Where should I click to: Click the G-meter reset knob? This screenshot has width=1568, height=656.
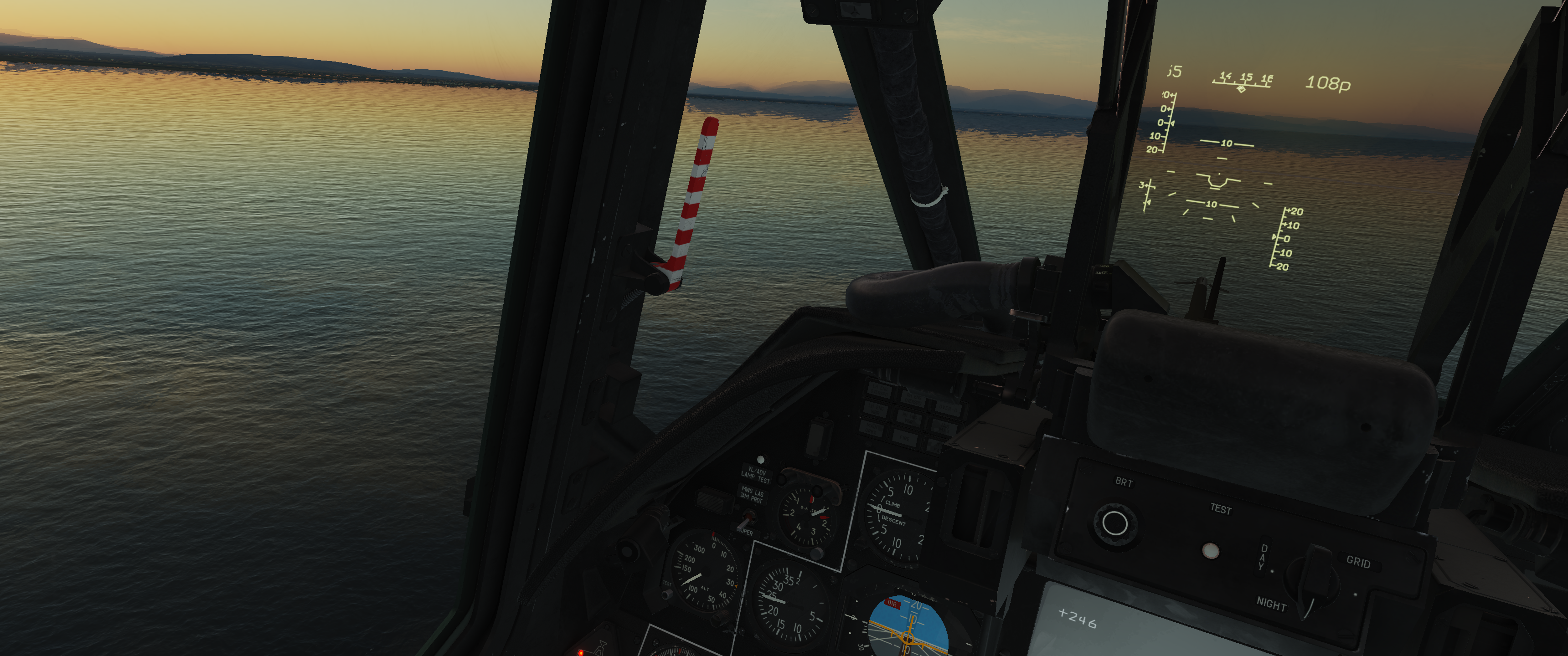click(x=817, y=553)
